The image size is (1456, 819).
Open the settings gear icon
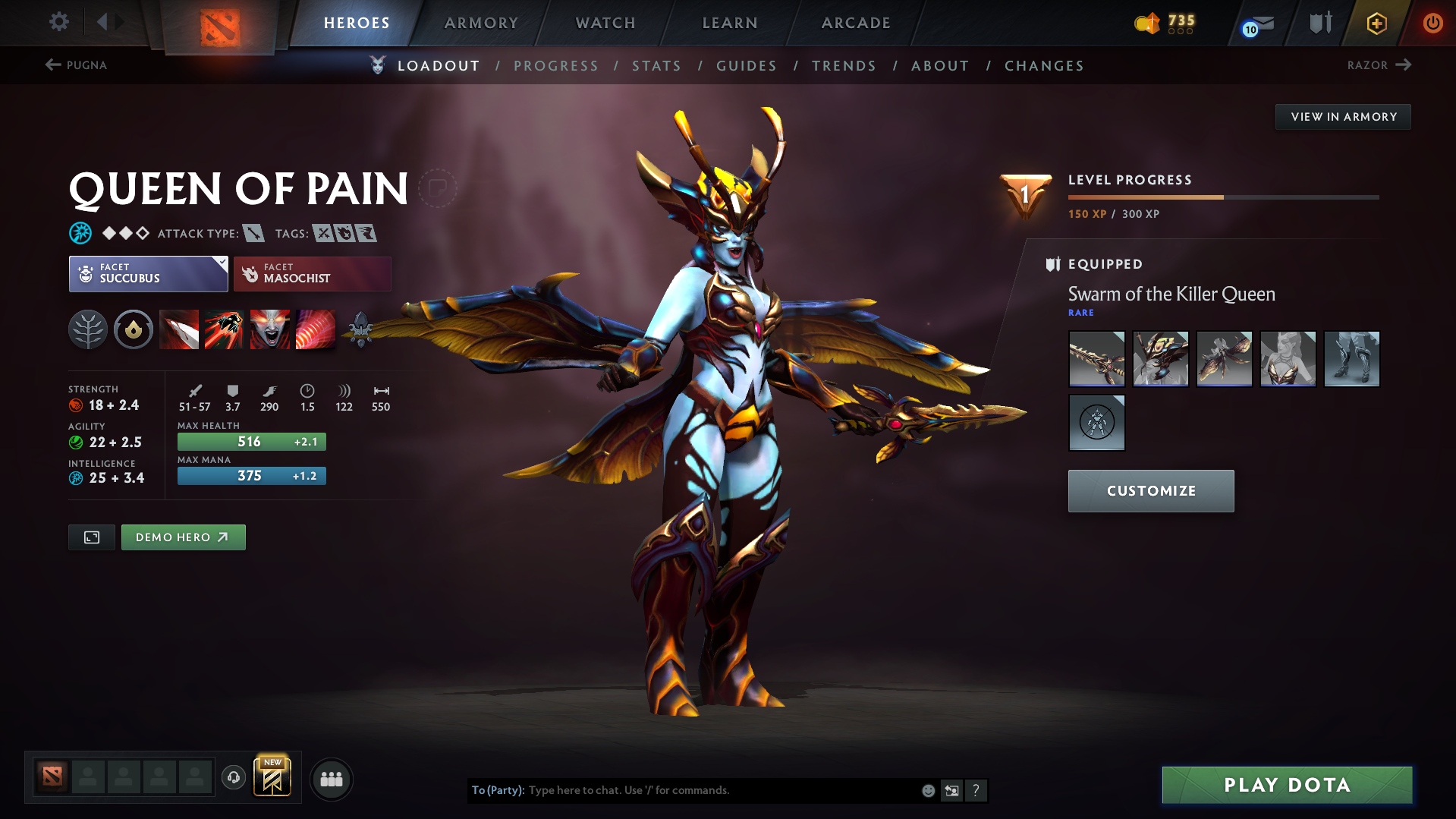[59, 22]
